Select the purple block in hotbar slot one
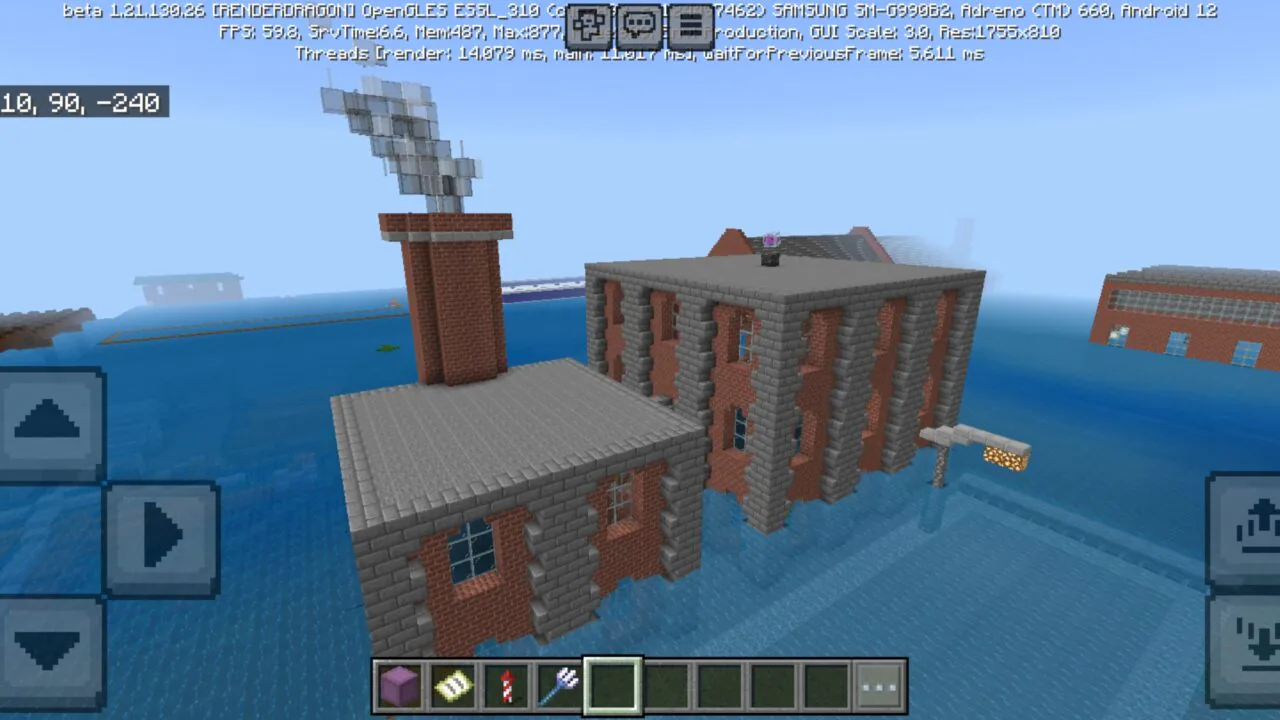Image resolution: width=1280 pixels, height=720 pixels. [x=400, y=683]
